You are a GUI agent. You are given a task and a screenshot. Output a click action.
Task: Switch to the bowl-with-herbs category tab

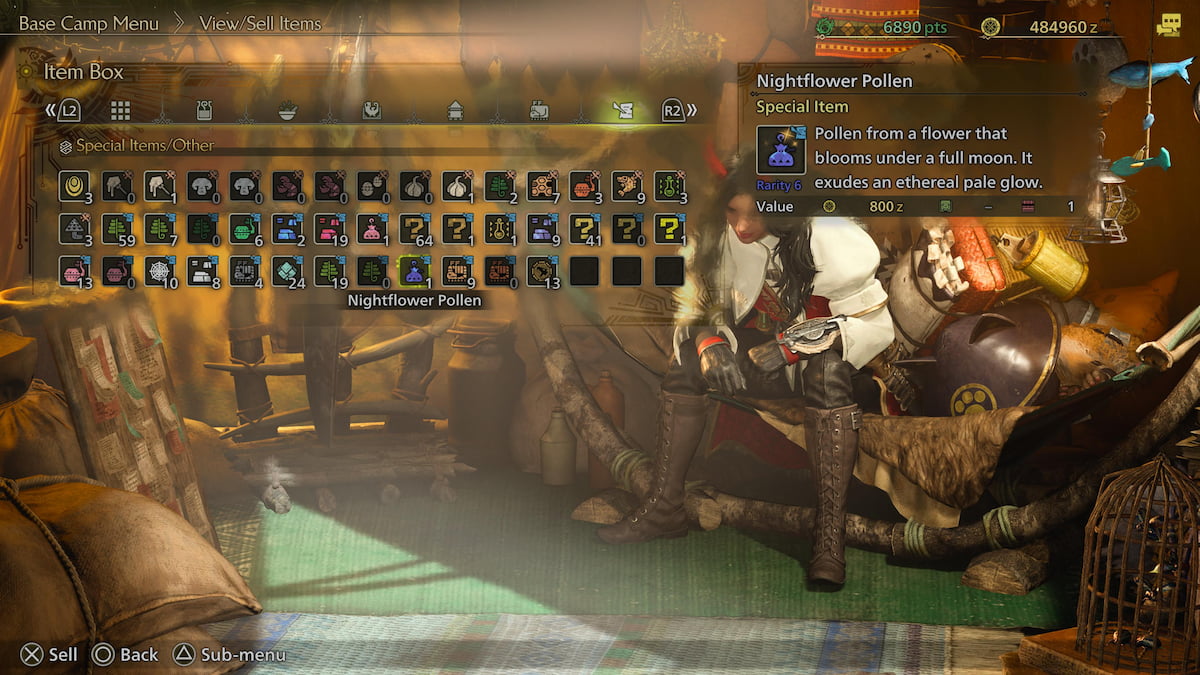pos(287,110)
